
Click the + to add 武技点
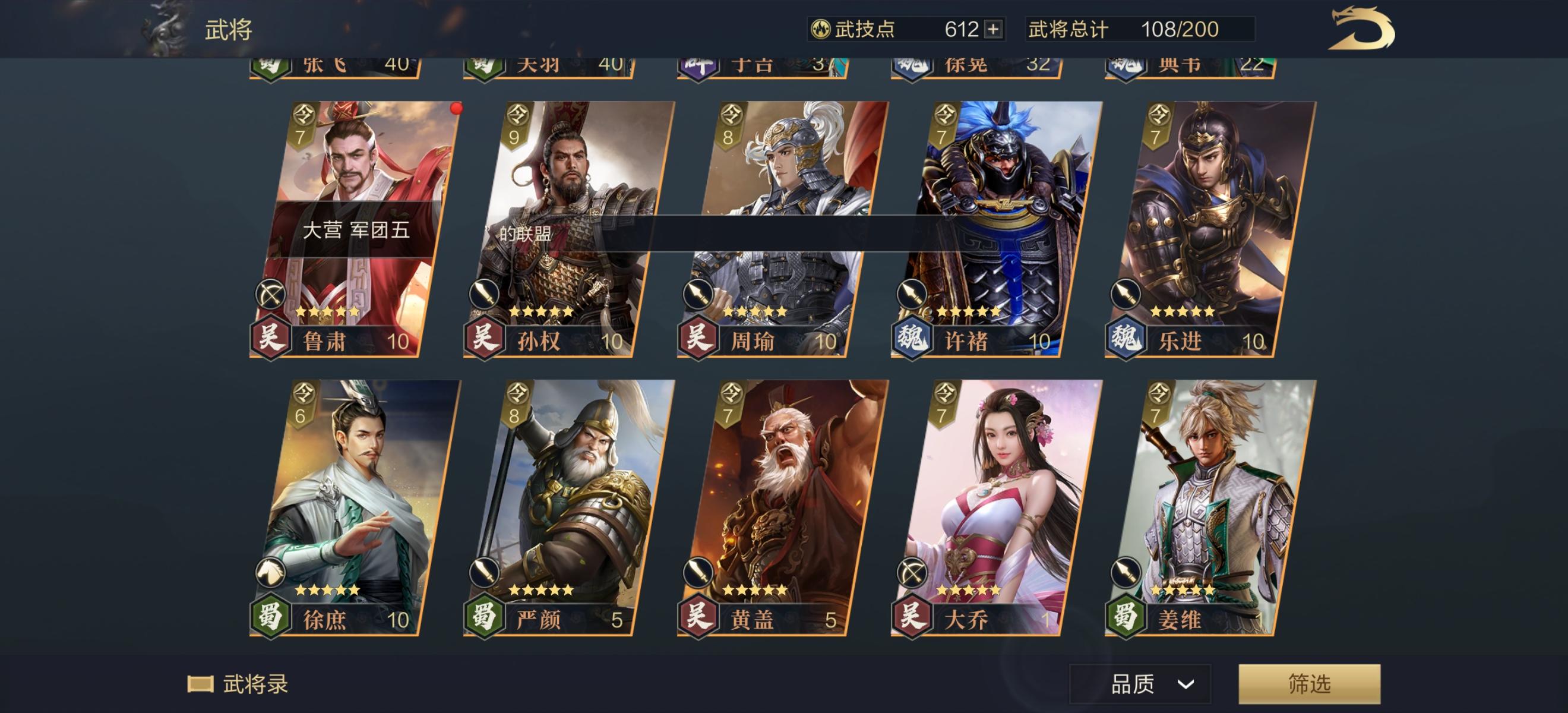994,27
